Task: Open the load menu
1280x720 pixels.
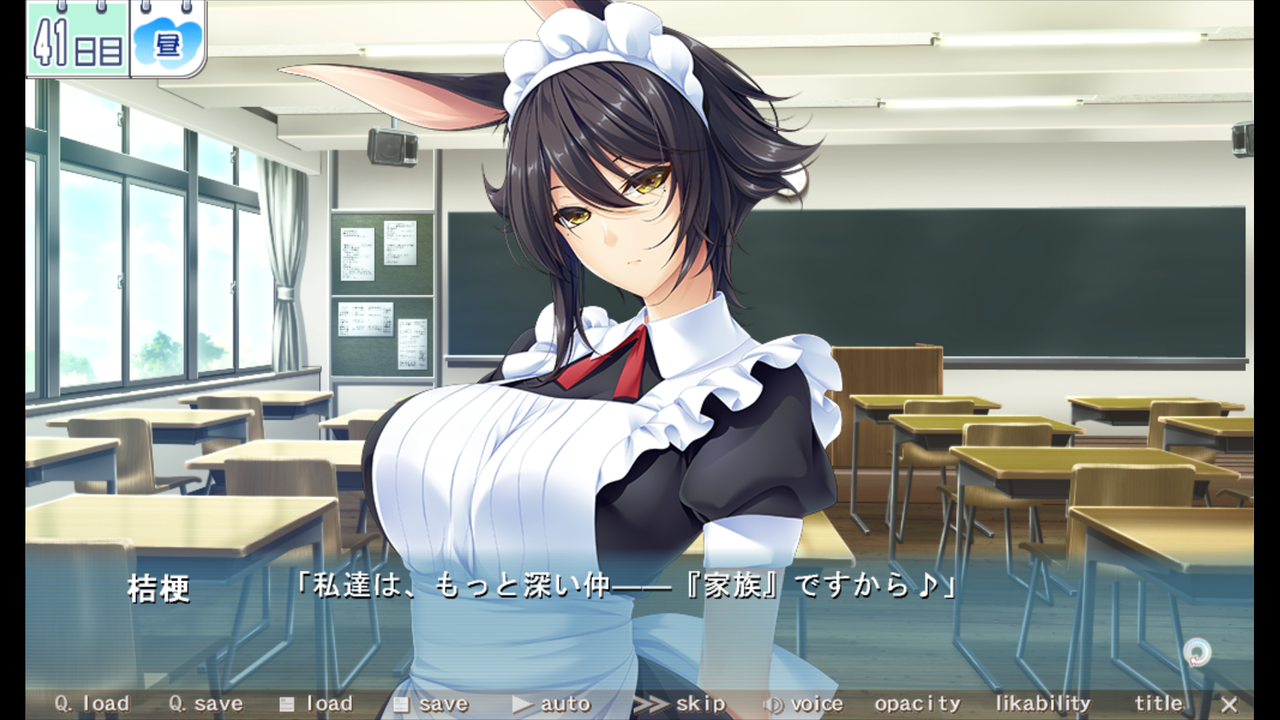Action: (316, 704)
